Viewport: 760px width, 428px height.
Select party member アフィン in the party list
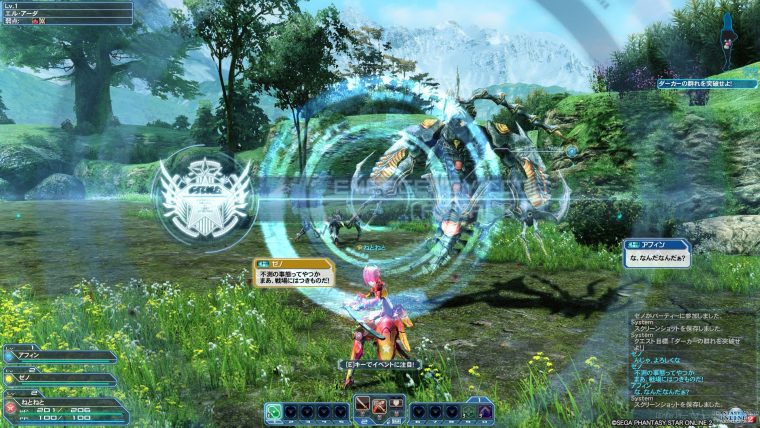coord(60,356)
